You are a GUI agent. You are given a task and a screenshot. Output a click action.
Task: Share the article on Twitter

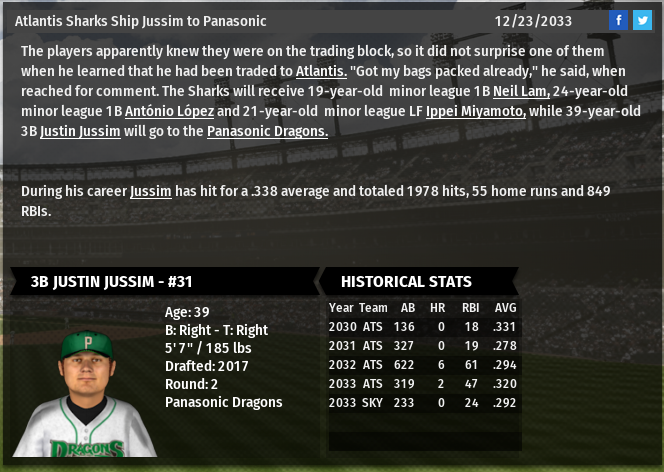click(641, 20)
